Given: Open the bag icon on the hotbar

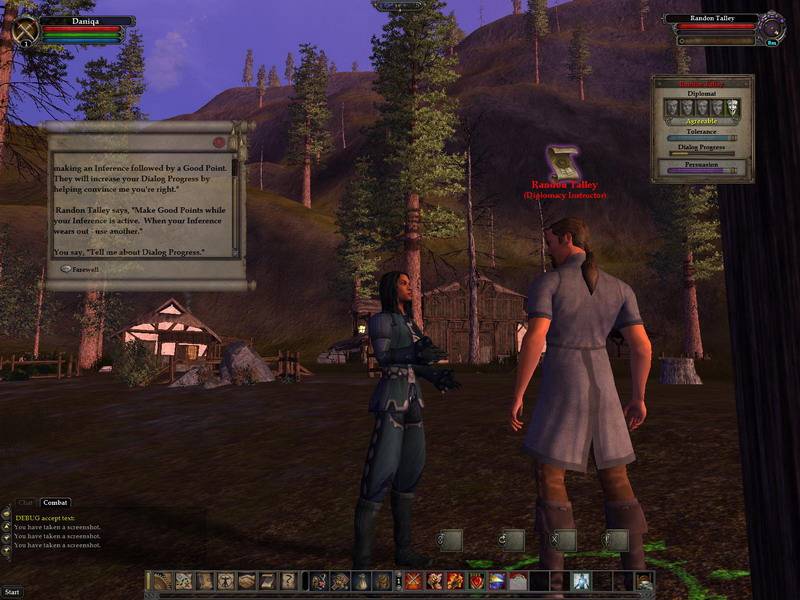Looking at the screenshot, I should point(361,581).
